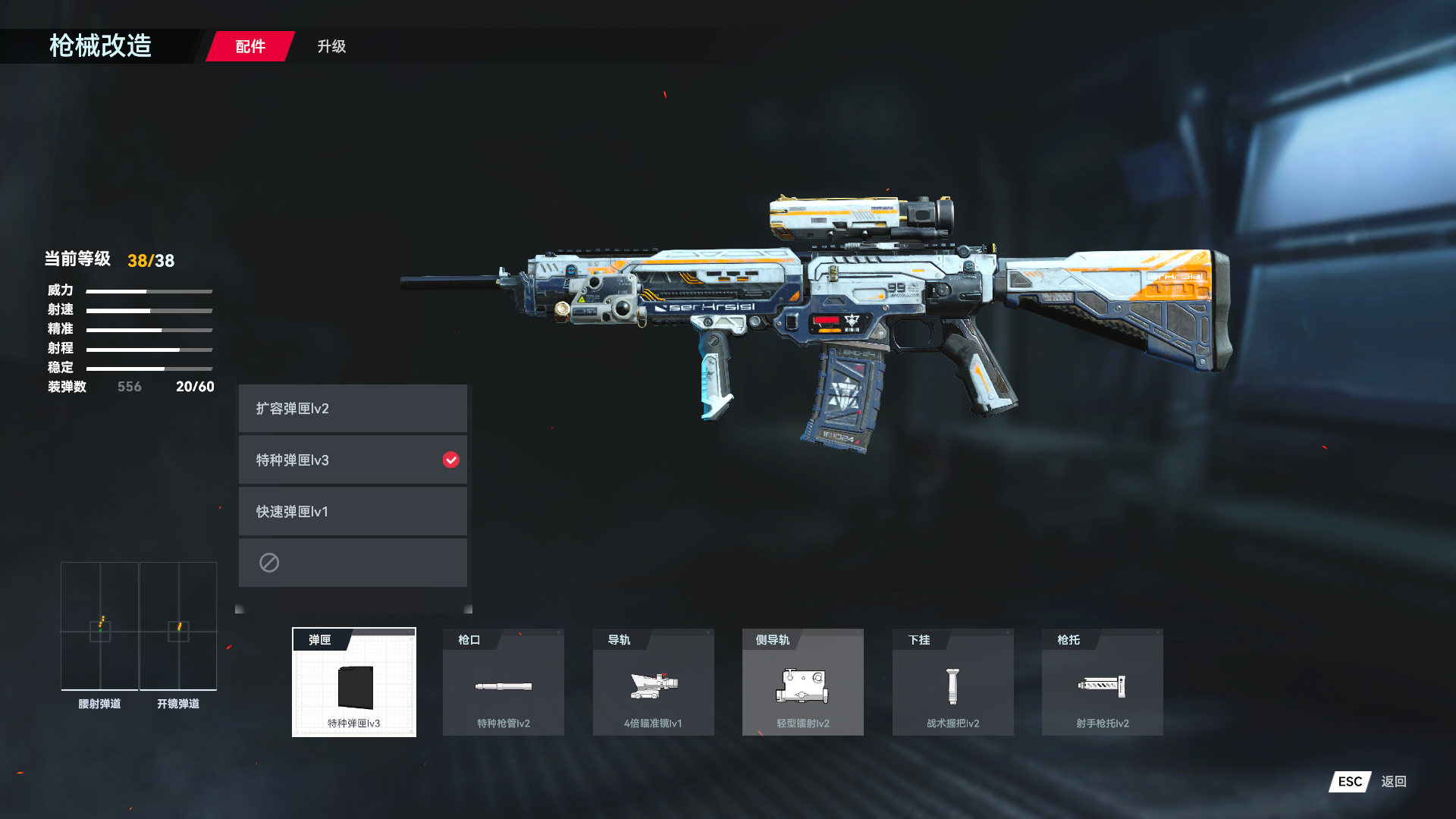Switch to the 升级 upgrade tab
Screen dimensions: 1456x819
click(331, 46)
